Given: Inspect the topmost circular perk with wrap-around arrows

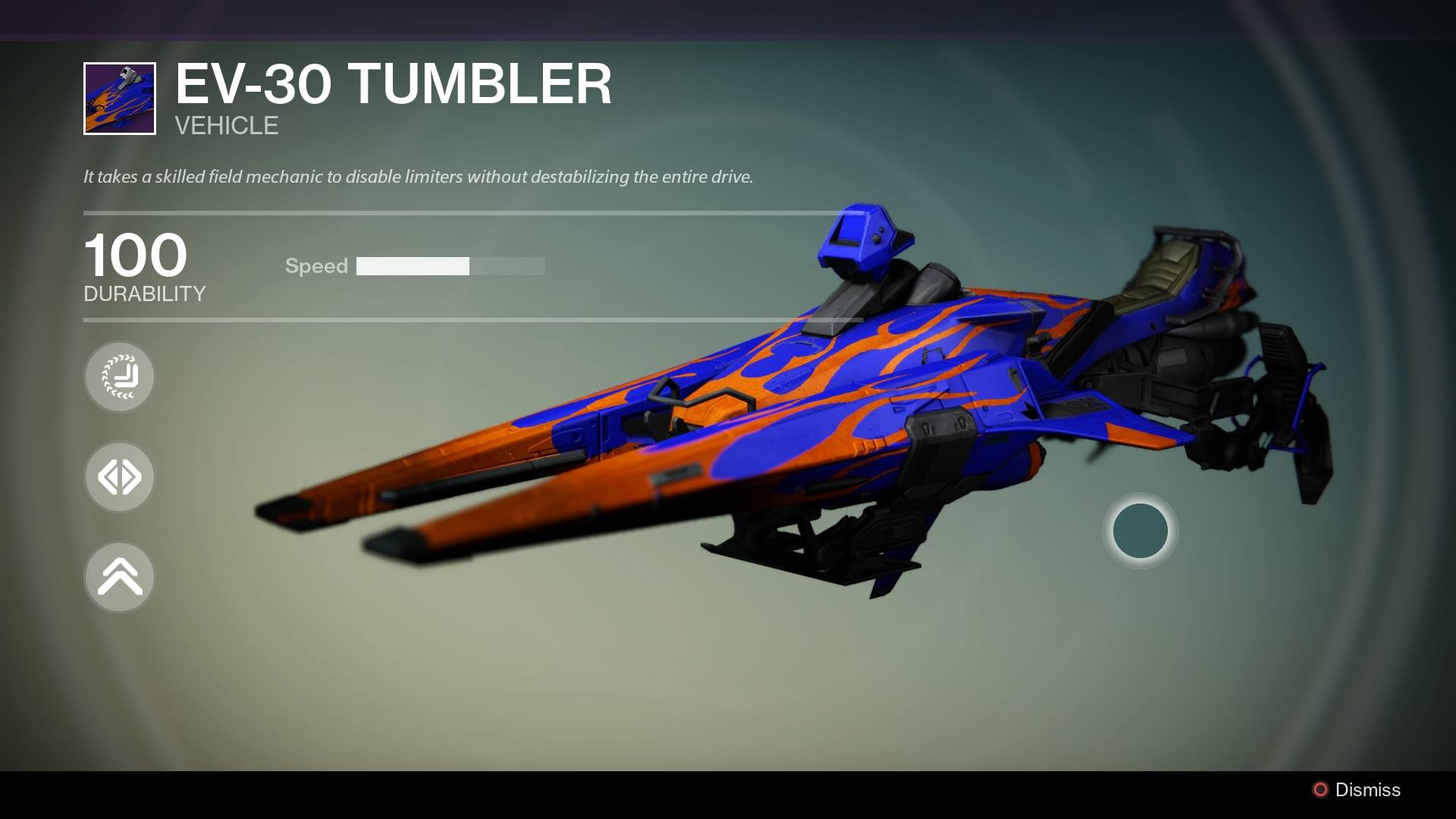Looking at the screenshot, I should [119, 377].
